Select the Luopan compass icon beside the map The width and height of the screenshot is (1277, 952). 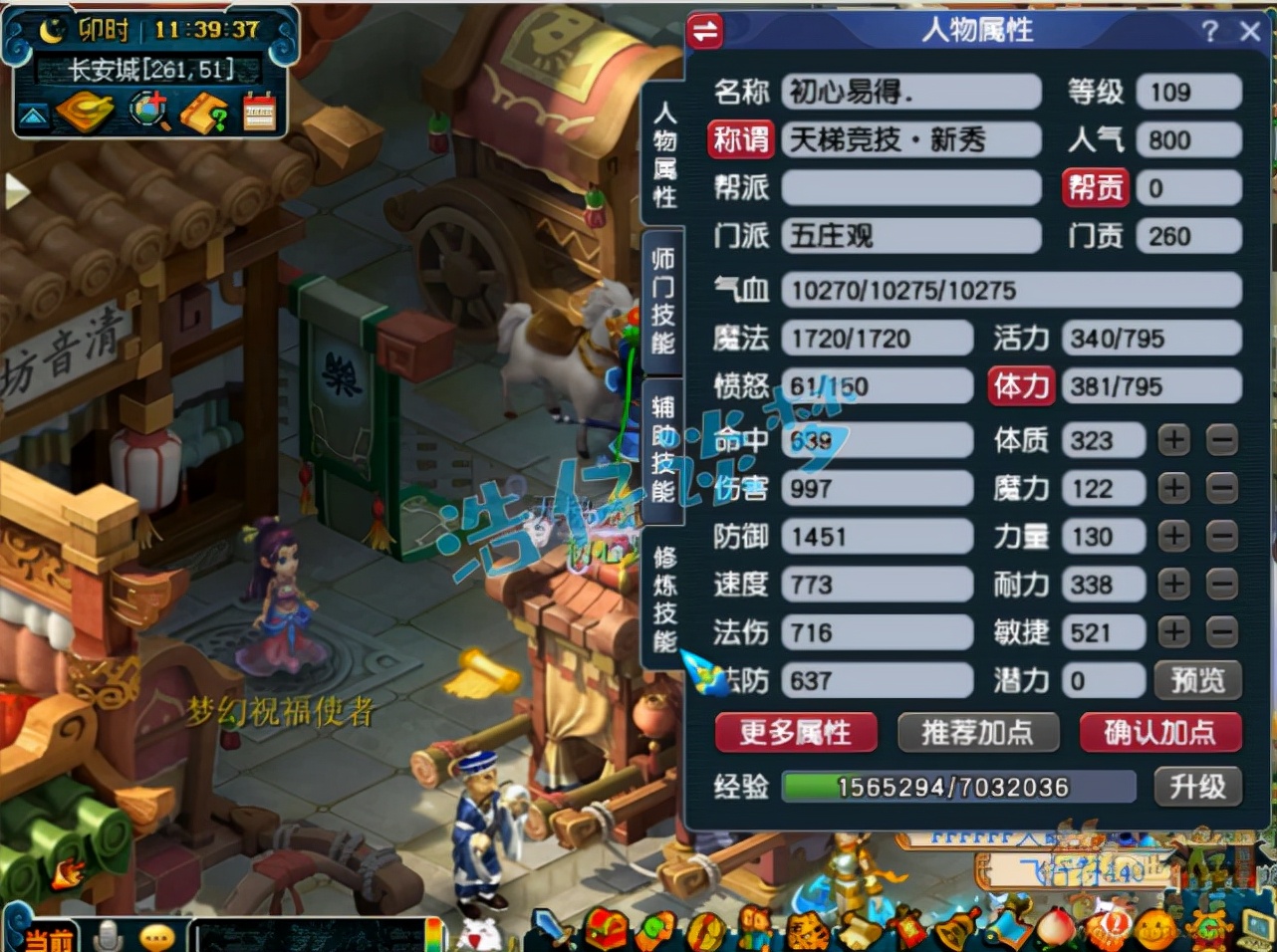pyautogui.click(x=85, y=113)
